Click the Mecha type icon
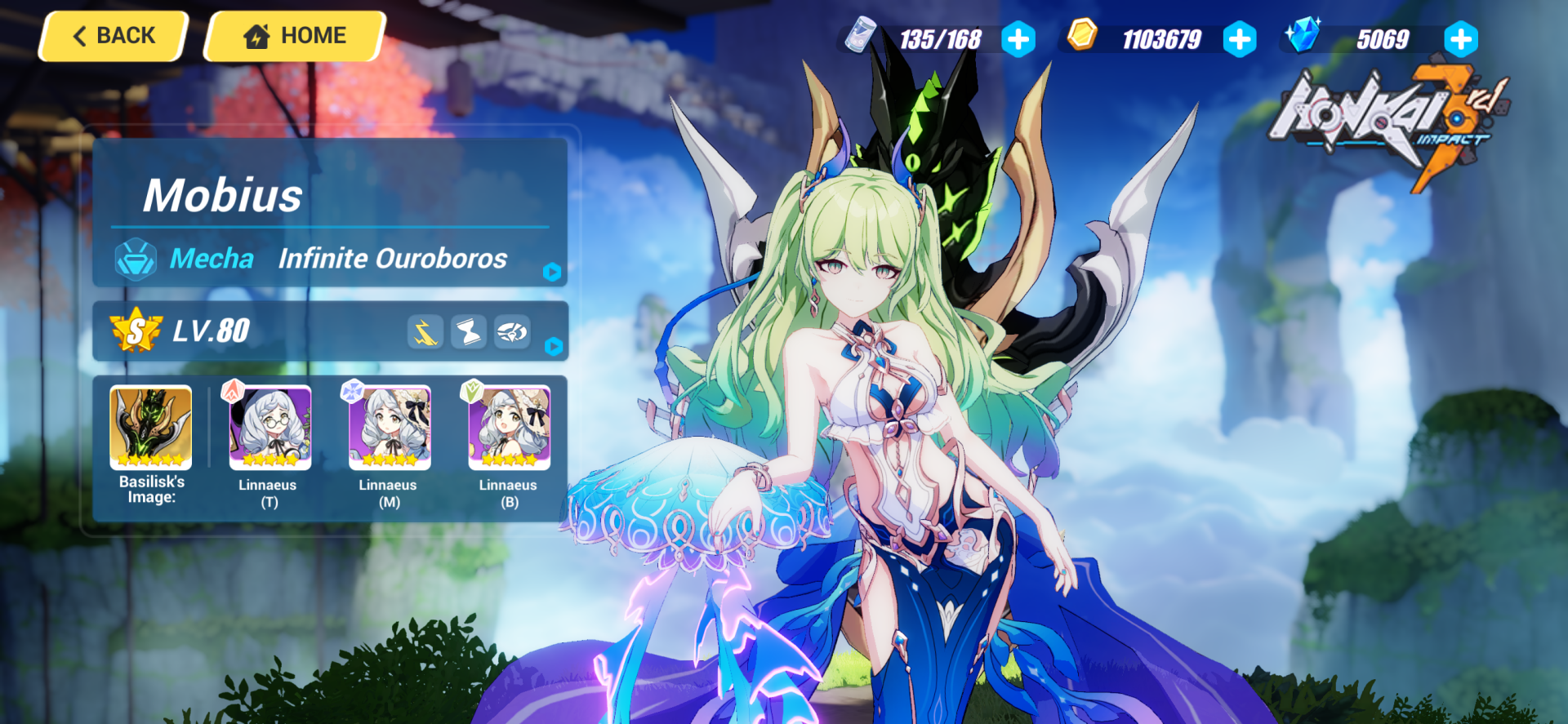Screen dimensions: 1568x724 click(x=136, y=259)
